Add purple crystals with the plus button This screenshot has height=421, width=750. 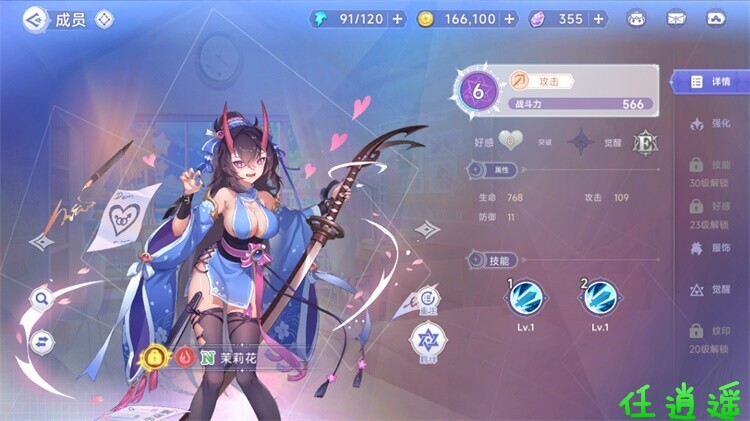pos(597,19)
